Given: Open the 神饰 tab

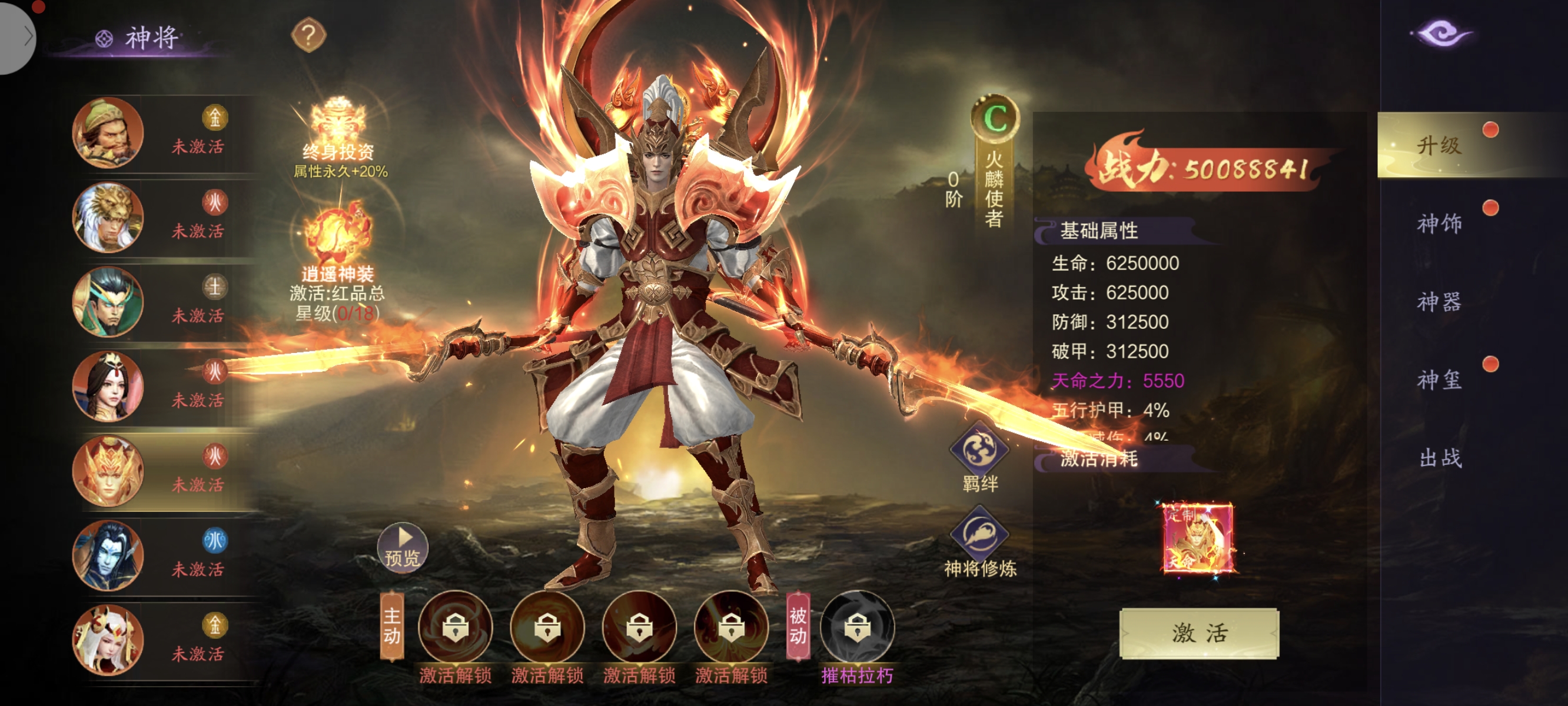Looking at the screenshot, I should [x=1439, y=224].
